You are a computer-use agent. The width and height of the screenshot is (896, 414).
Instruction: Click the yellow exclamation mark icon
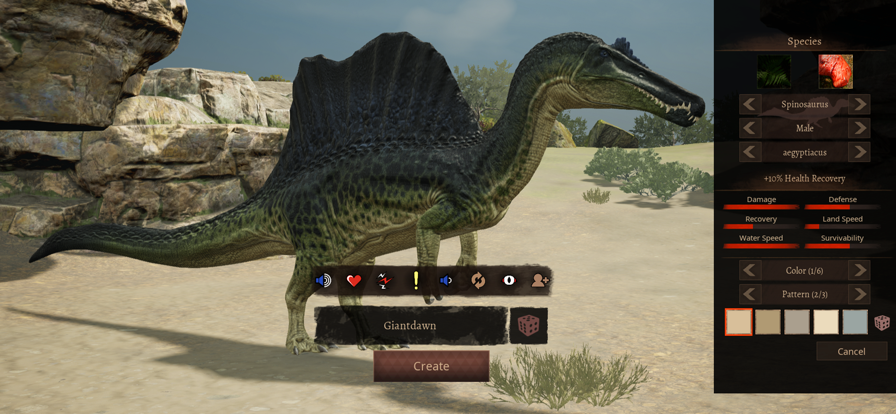(x=415, y=281)
